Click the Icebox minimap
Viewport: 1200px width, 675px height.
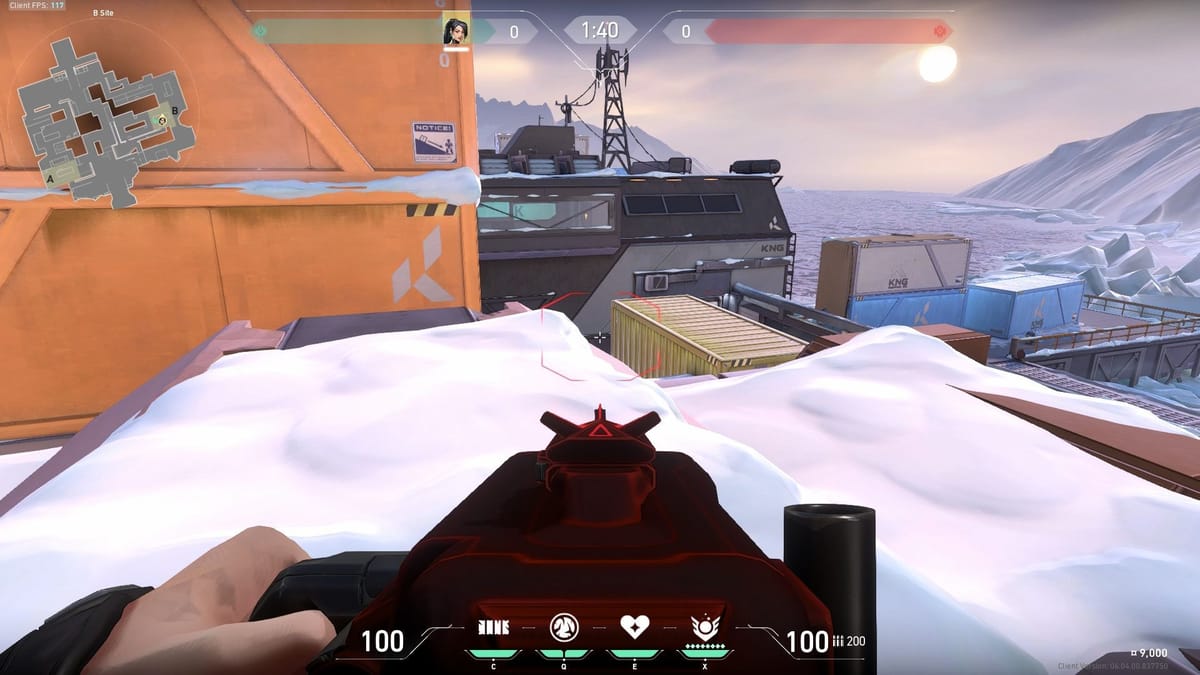(103, 119)
